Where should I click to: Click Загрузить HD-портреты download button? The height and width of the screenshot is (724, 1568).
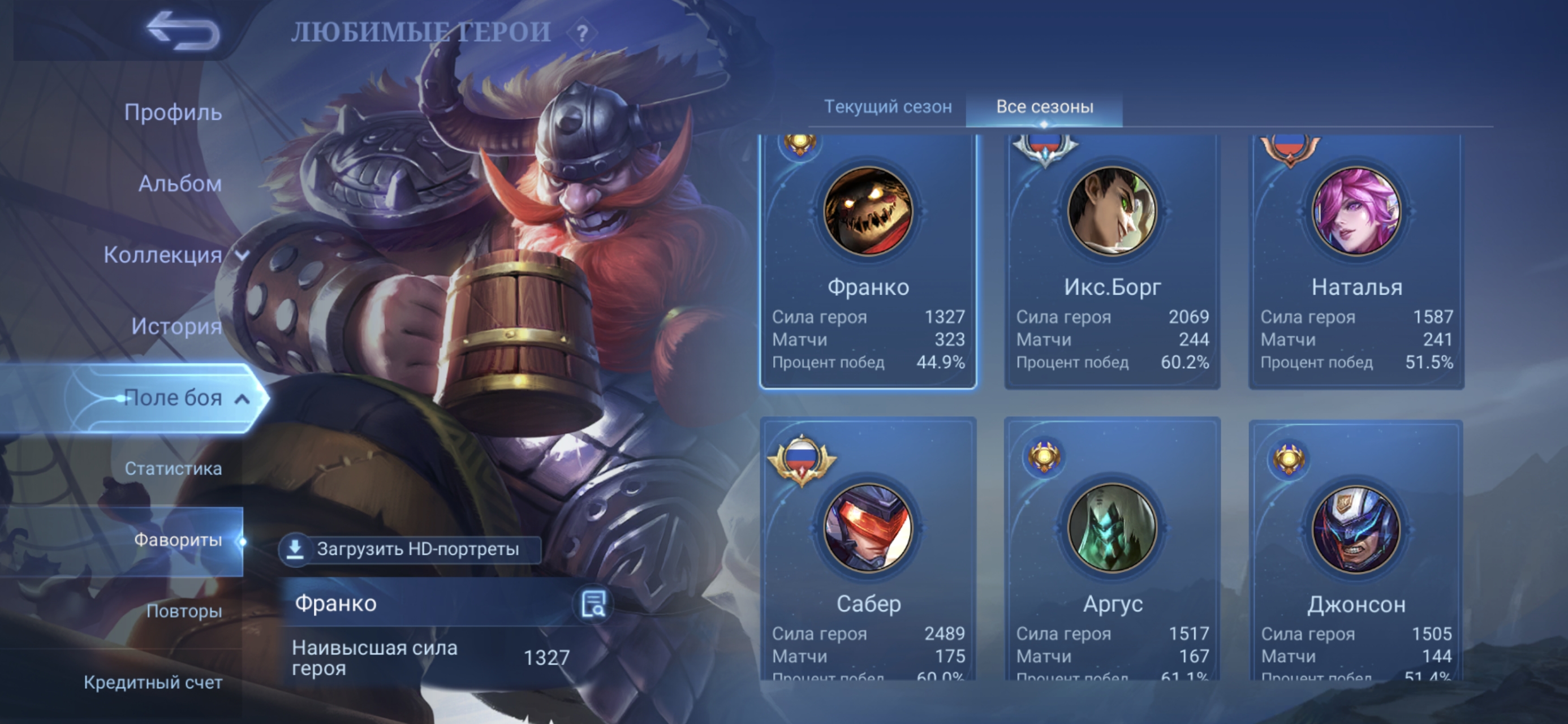409,549
